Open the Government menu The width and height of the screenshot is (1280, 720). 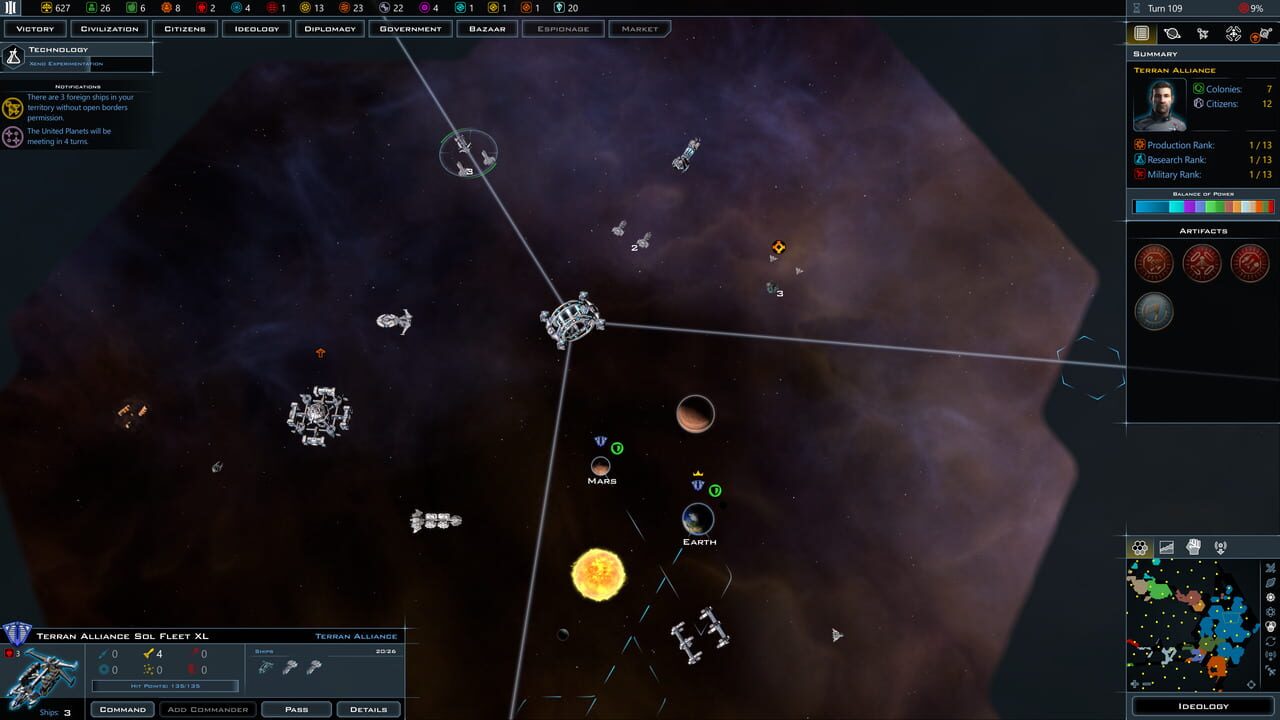tap(410, 28)
